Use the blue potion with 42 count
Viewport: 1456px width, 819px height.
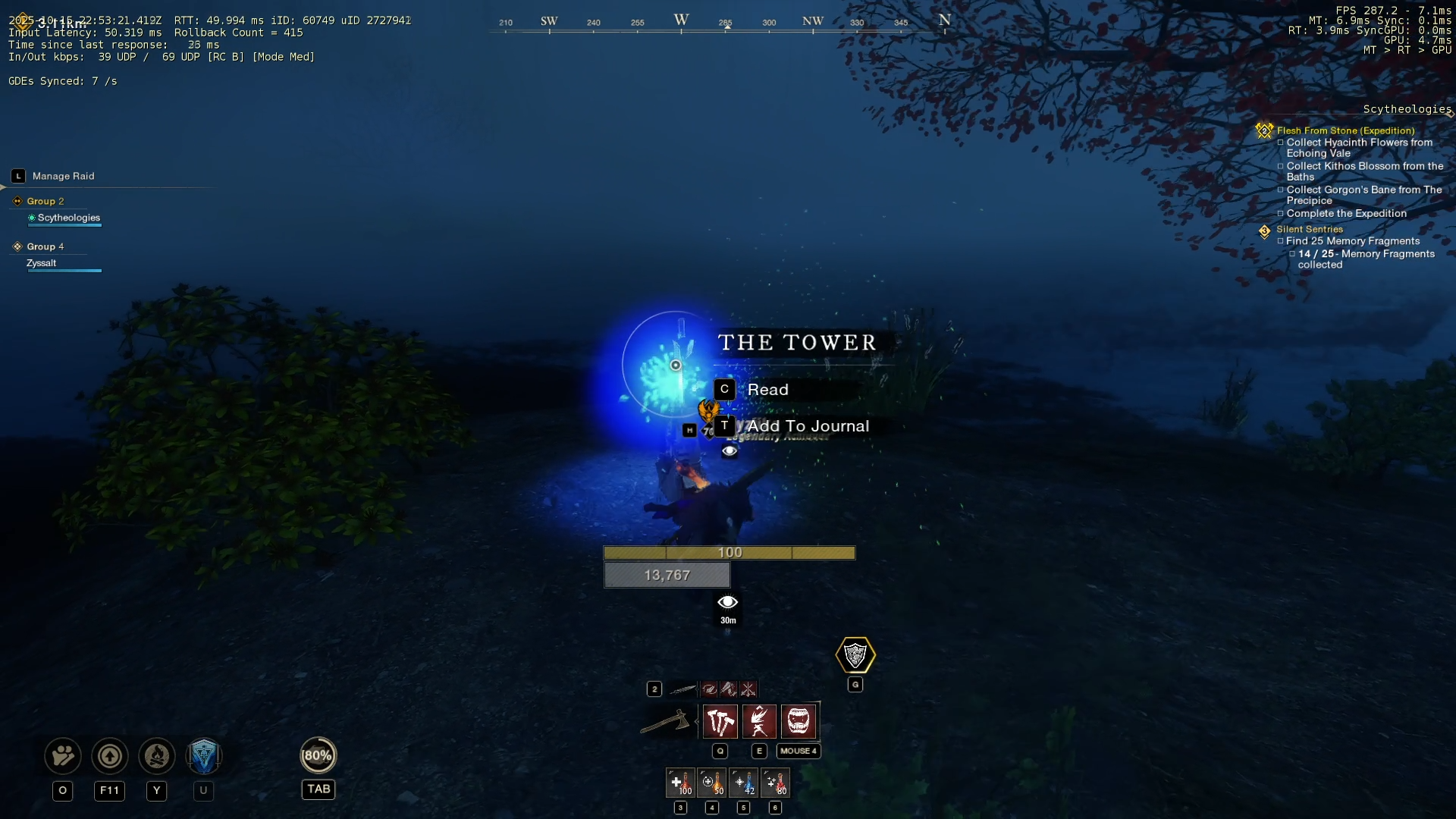(744, 783)
